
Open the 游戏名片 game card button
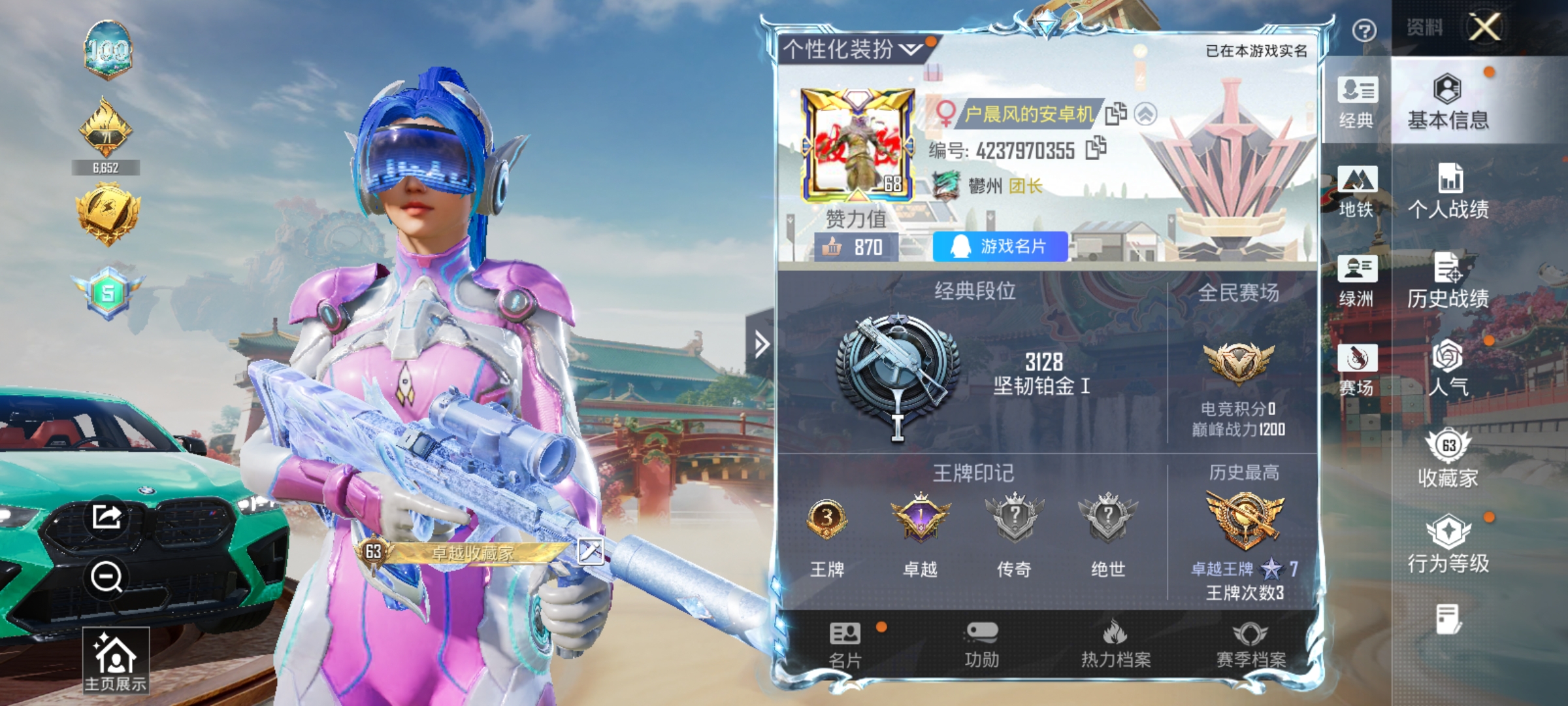(x=1000, y=246)
